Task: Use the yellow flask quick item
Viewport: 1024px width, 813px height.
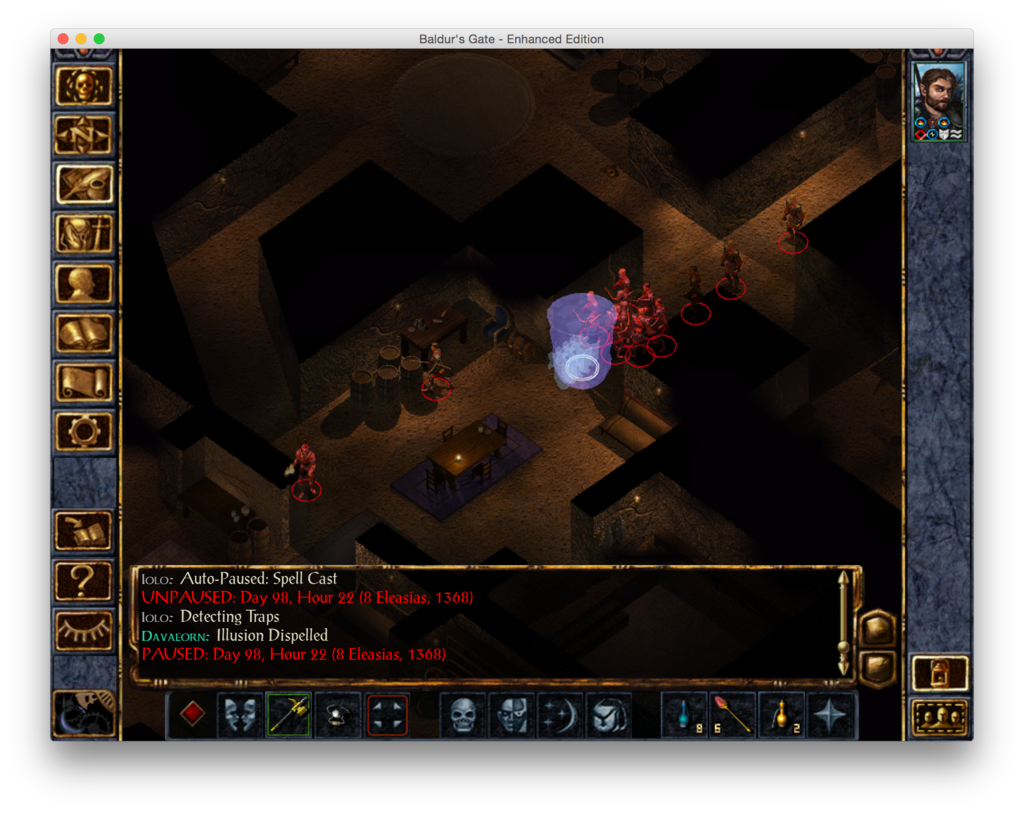Action: [x=782, y=715]
